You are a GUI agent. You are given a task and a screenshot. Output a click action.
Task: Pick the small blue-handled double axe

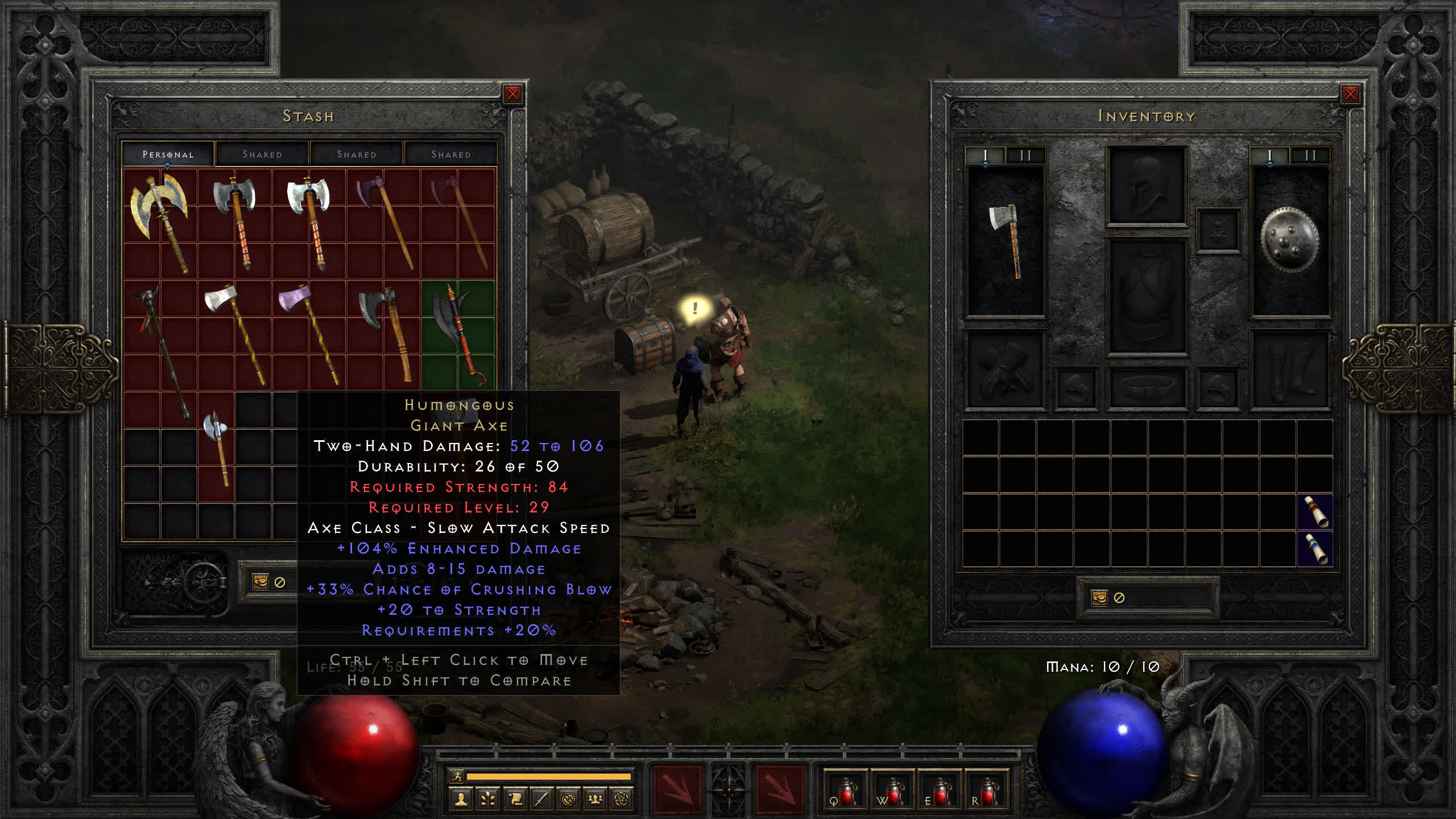[217, 446]
